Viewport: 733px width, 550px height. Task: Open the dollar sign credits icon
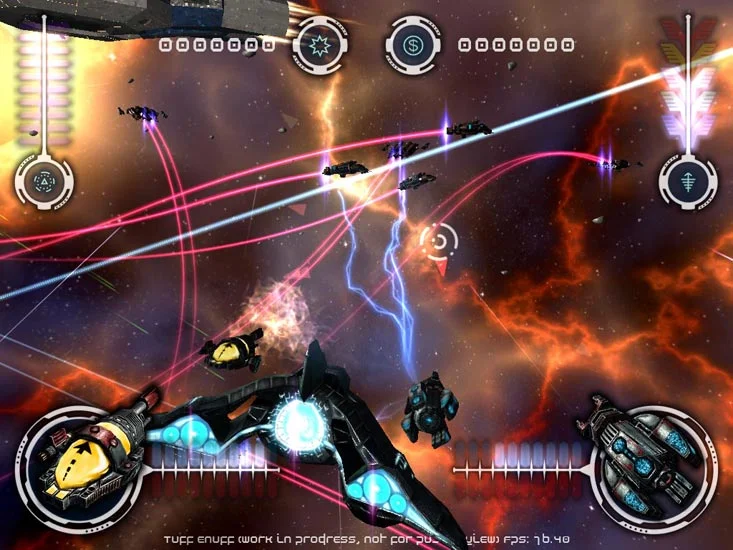[x=413, y=45]
